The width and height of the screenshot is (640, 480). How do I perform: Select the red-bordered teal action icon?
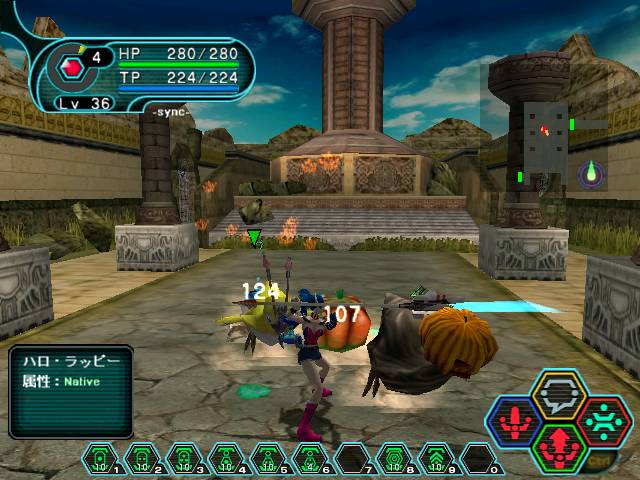[x=603, y=420]
